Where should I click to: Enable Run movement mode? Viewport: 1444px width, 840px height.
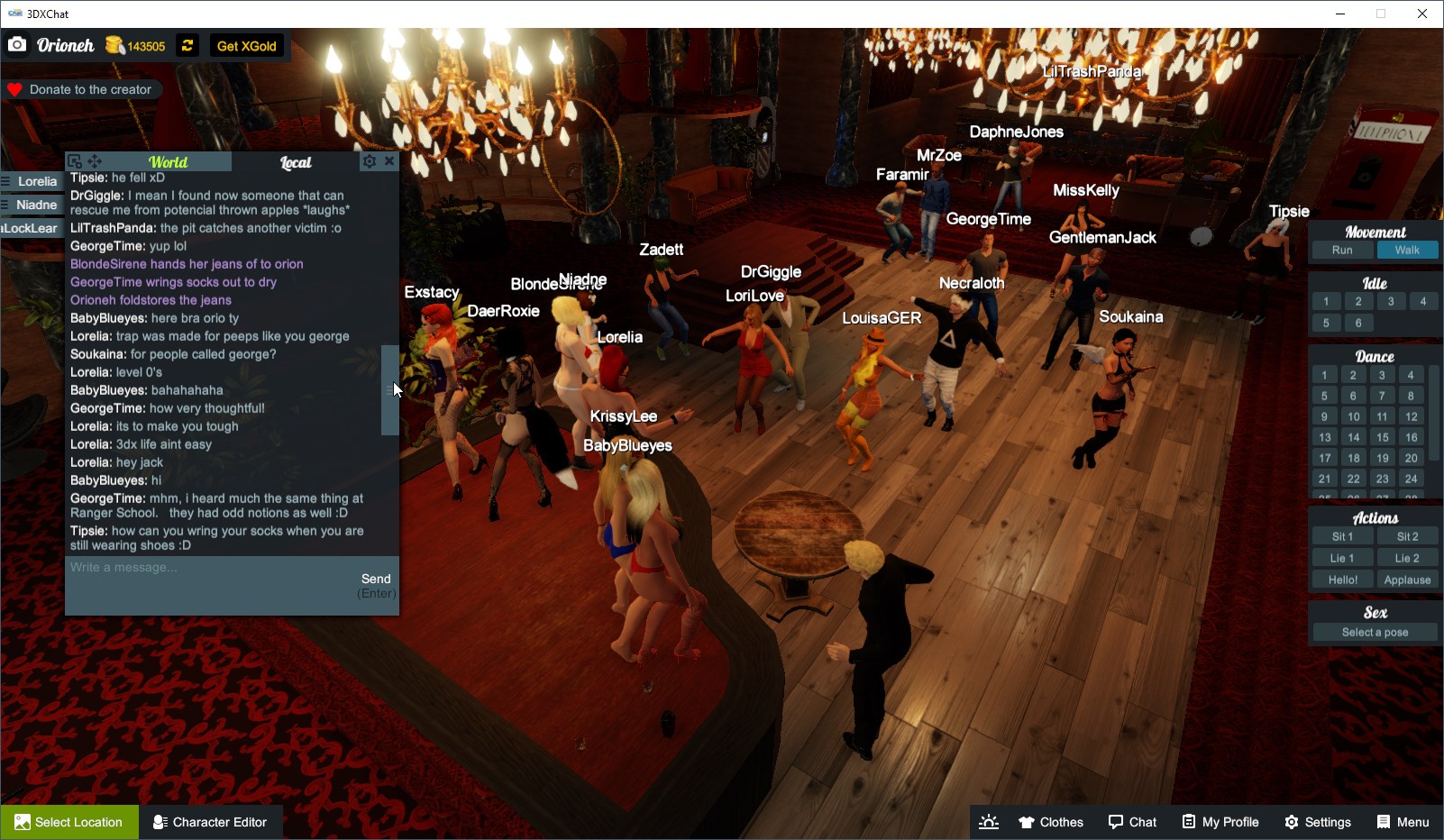point(1342,250)
